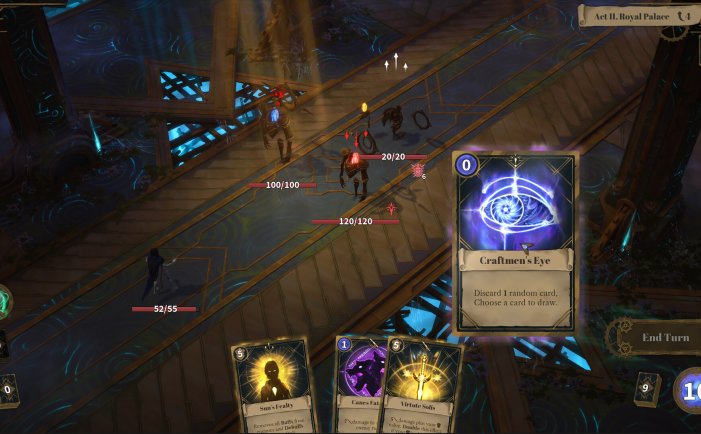This screenshot has width=701, height=434.
Task: Play the Craftmen's Eye card
Action: (x=515, y=243)
